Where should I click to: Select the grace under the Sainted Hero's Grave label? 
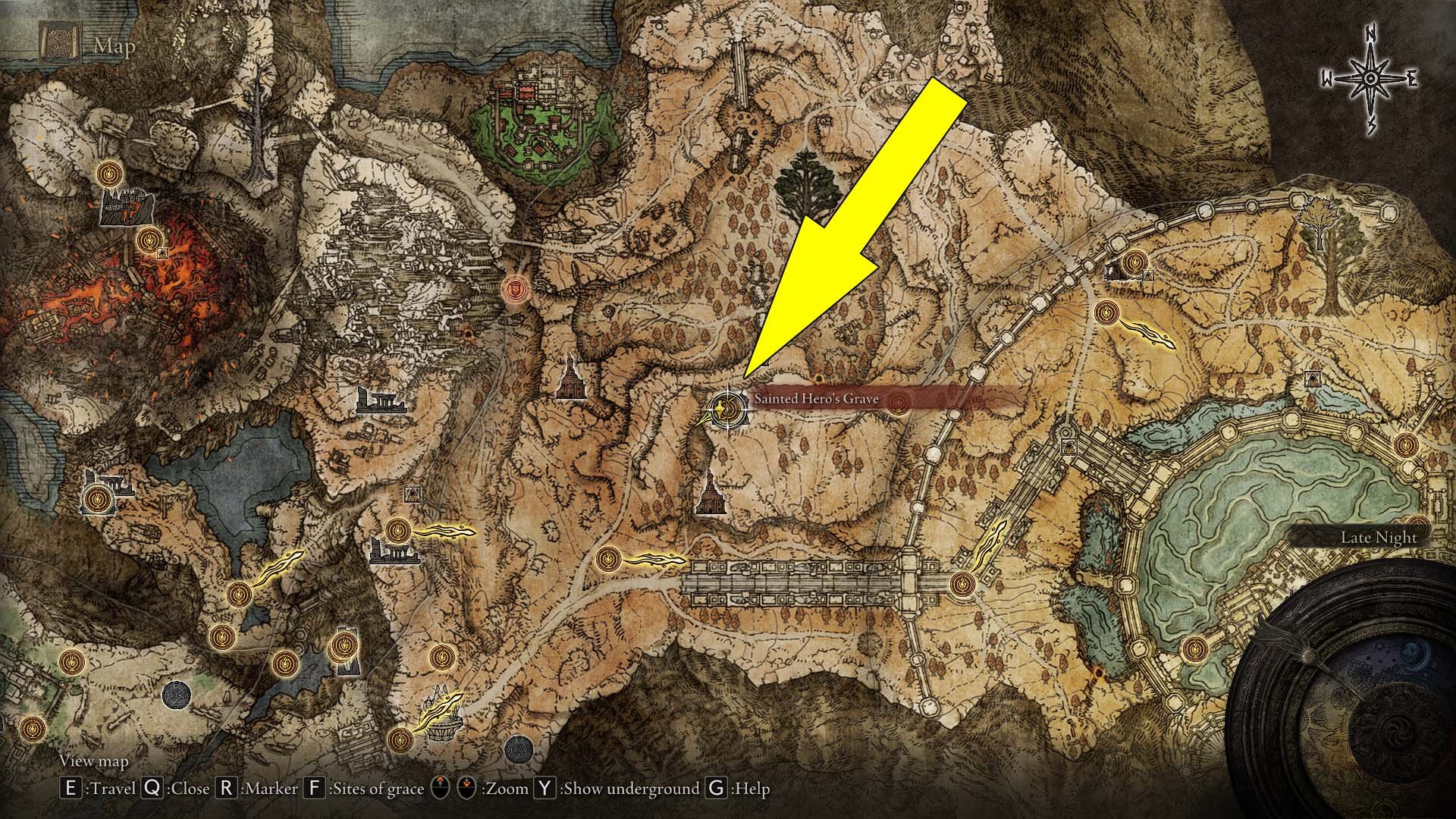pos(899,402)
